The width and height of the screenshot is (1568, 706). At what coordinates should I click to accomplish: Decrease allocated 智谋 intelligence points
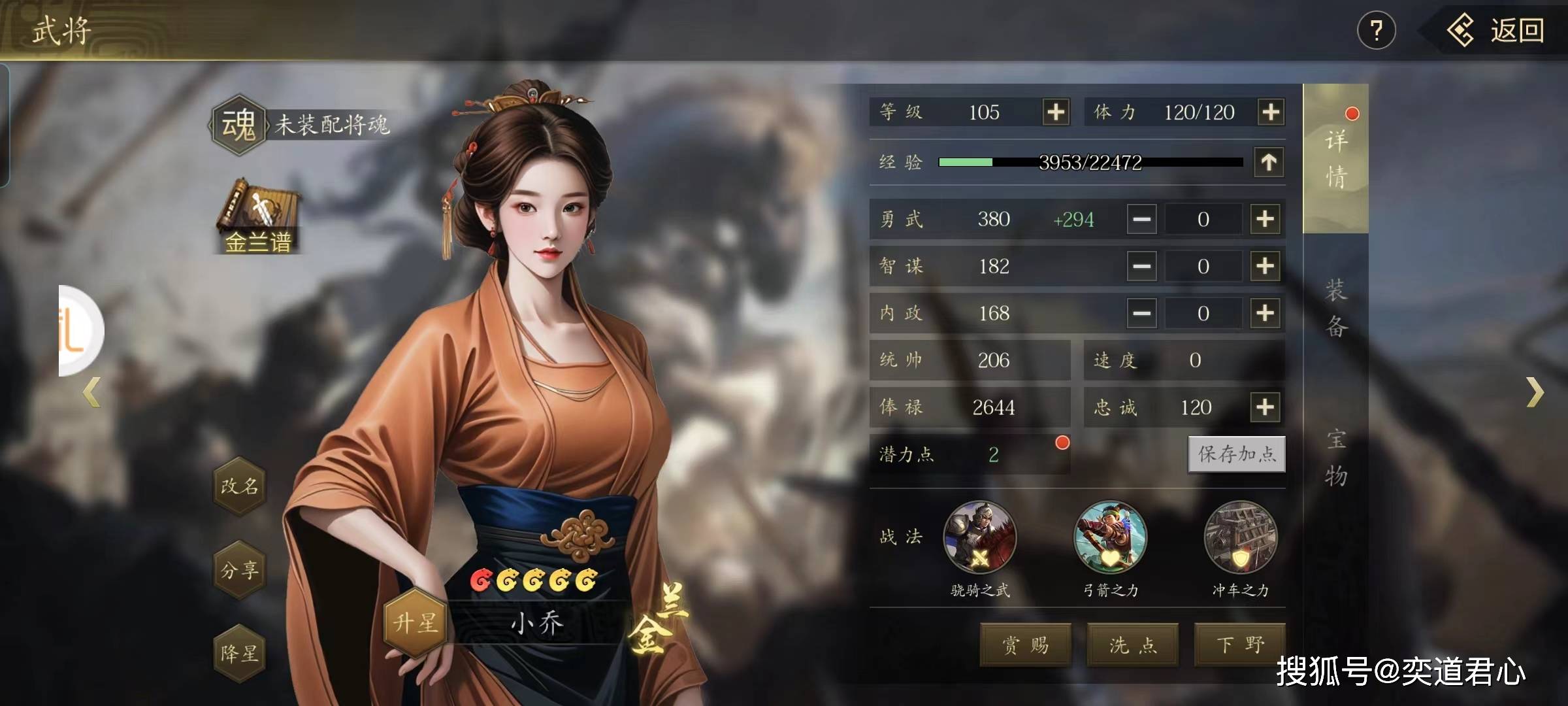[1141, 266]
